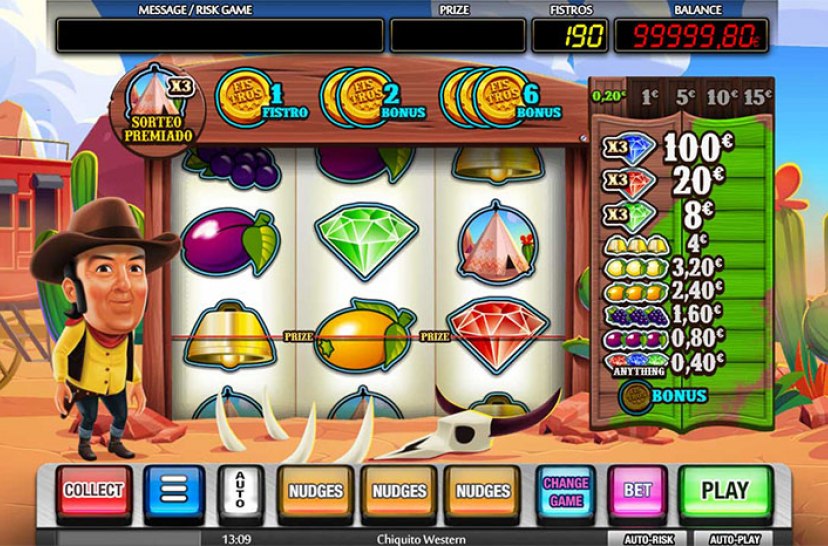Switch to the 1€ bet tab
The image size is (828, 546).
tap(648, 97)
